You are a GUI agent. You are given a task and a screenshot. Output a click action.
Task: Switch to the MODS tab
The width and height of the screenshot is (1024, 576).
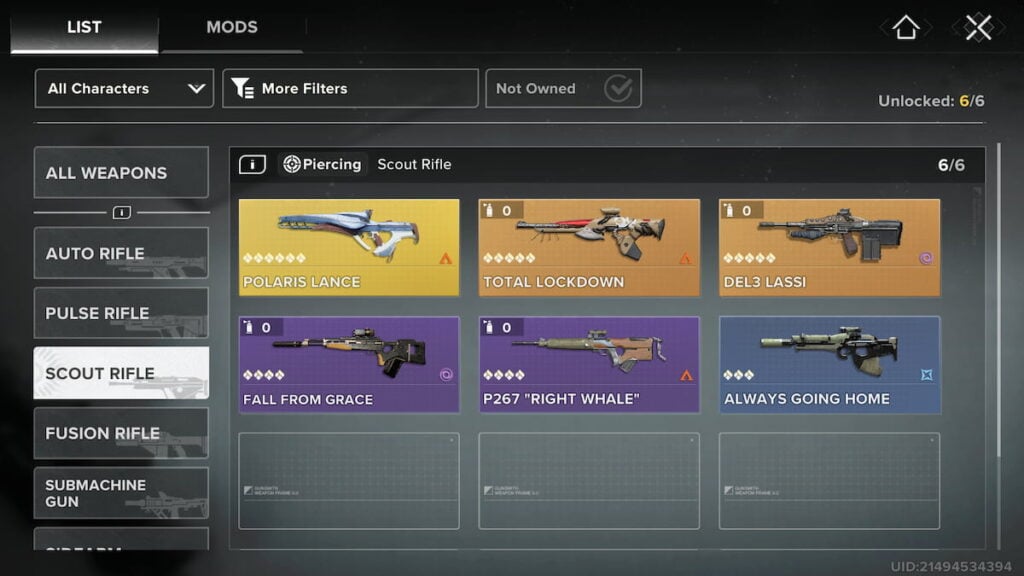pyautogui.click(x=231, y=27)
